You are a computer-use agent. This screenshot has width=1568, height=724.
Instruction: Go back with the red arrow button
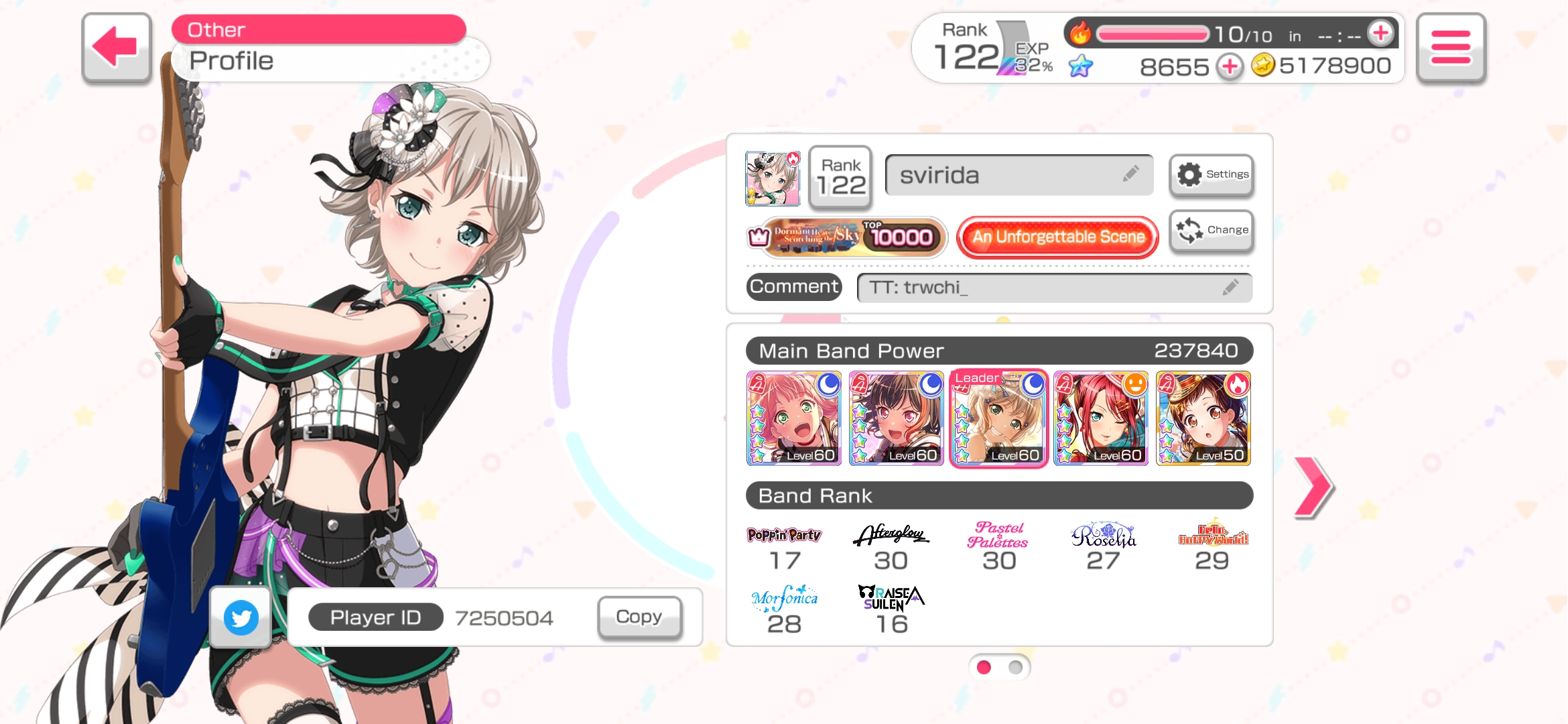coord(117,48)
